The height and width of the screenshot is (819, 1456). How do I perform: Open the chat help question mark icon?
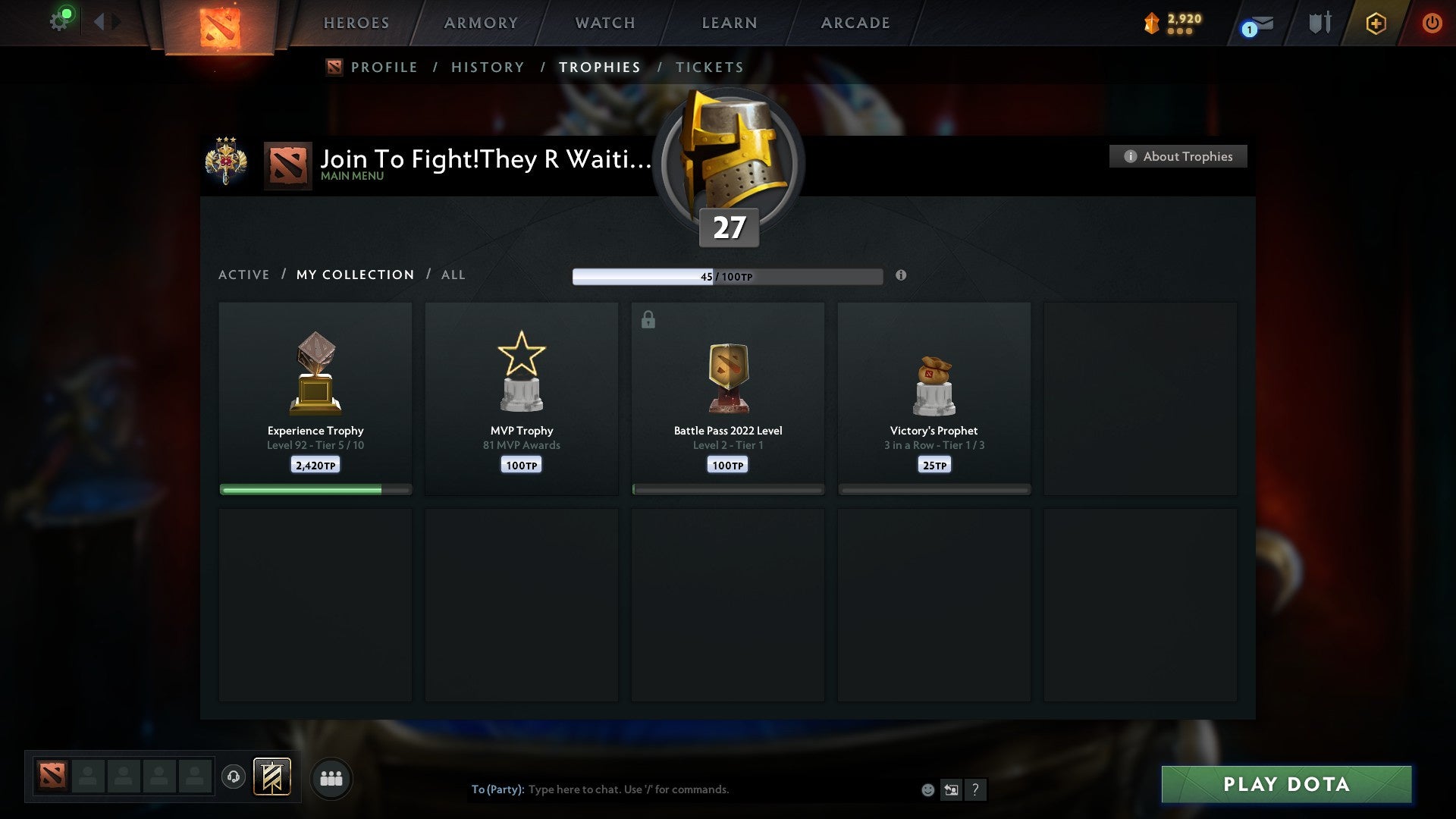[x=976, y=789]
